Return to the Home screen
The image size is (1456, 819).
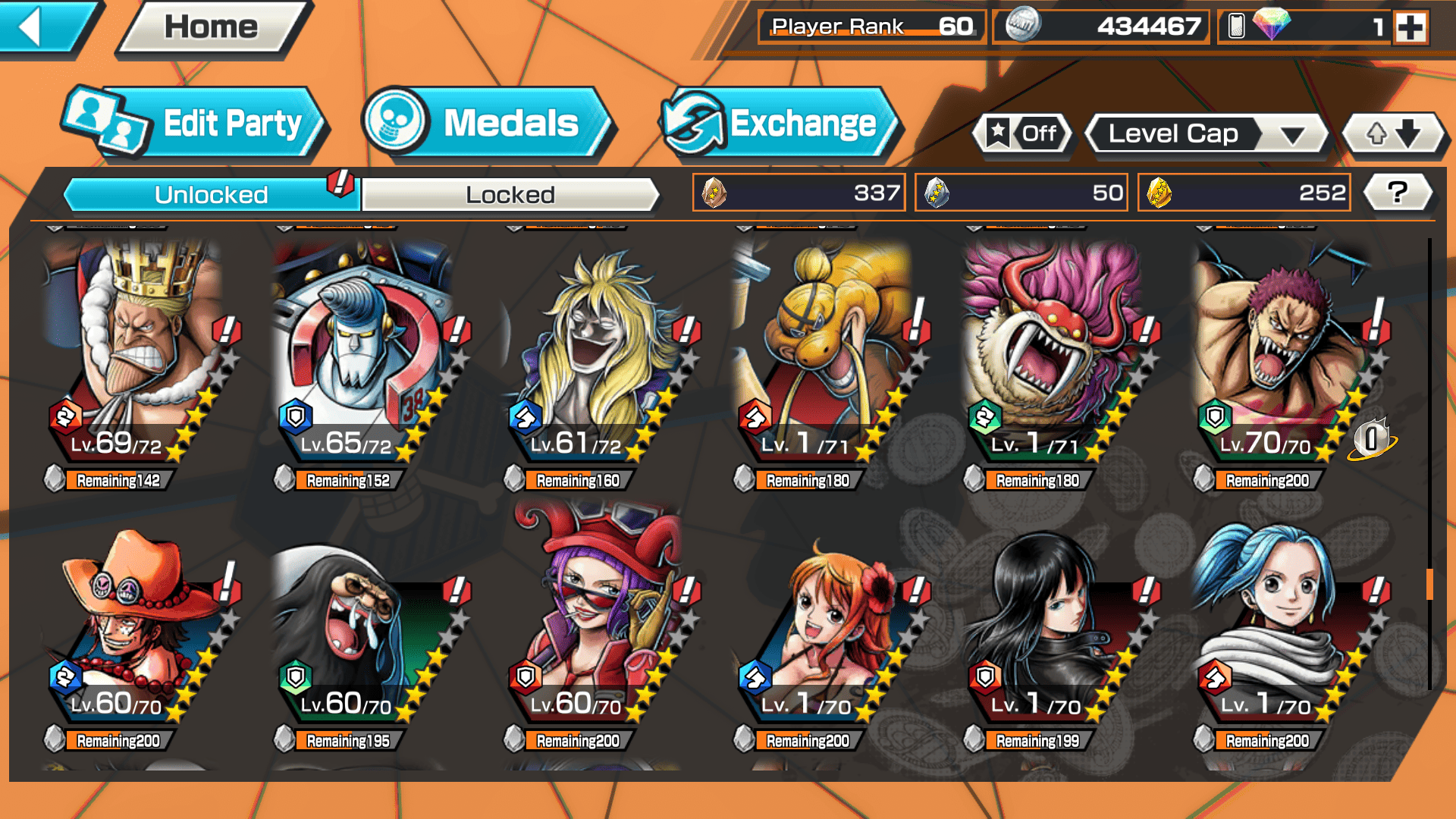(x=212, y=27)
